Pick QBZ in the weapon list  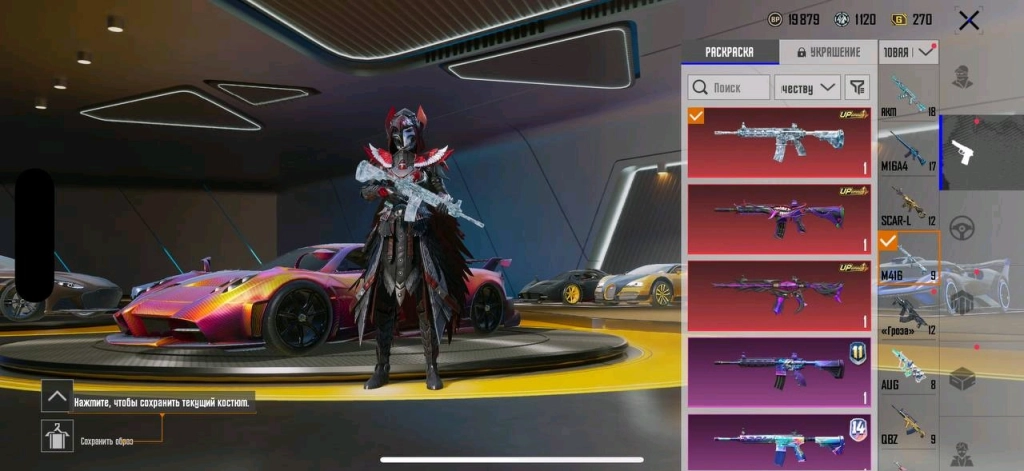[908, 421]
